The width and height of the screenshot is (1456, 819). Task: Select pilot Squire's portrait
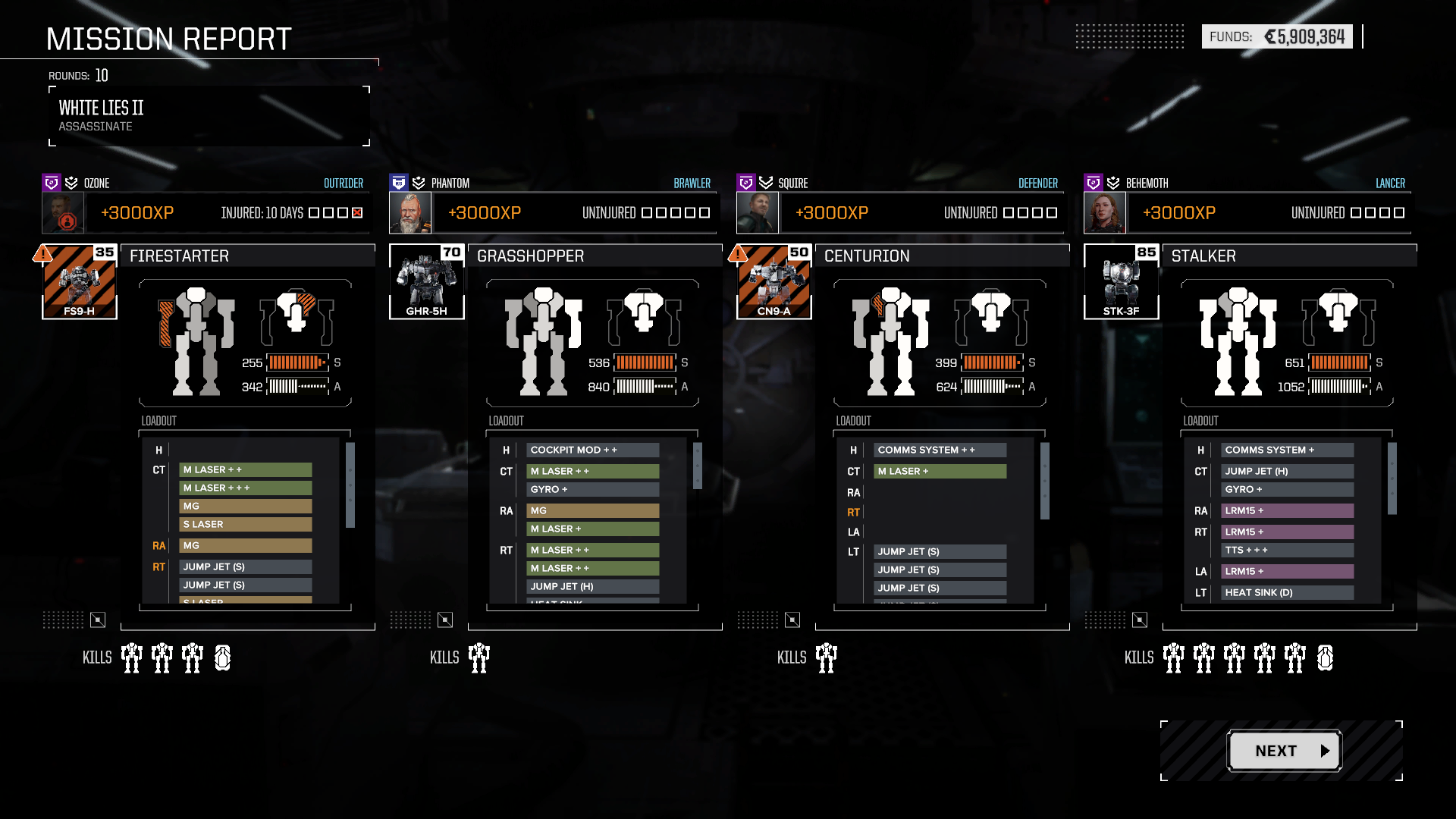click(758, 213)
